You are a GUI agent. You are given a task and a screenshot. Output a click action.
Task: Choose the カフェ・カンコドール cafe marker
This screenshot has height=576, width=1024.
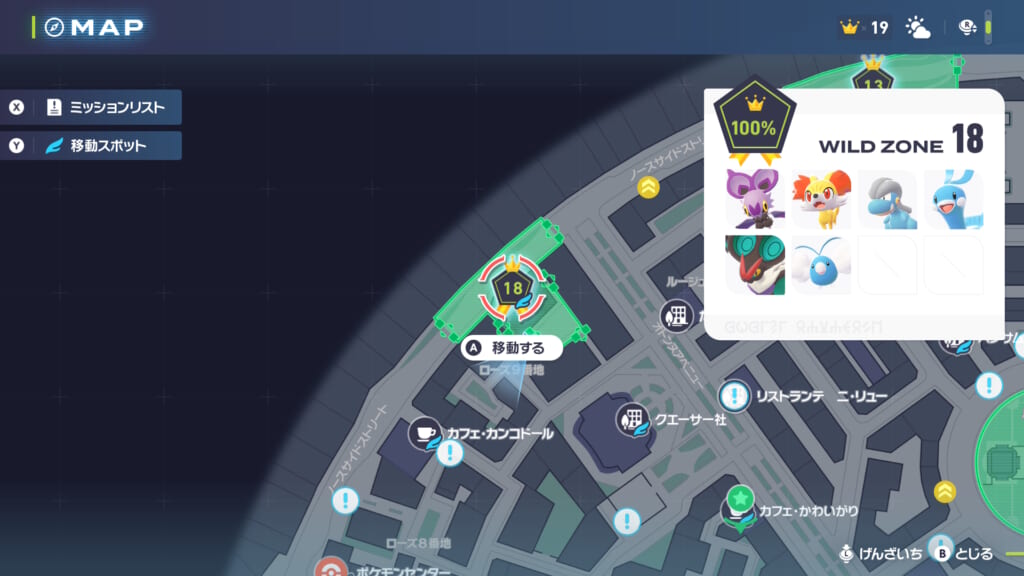[x=426, y=433]
